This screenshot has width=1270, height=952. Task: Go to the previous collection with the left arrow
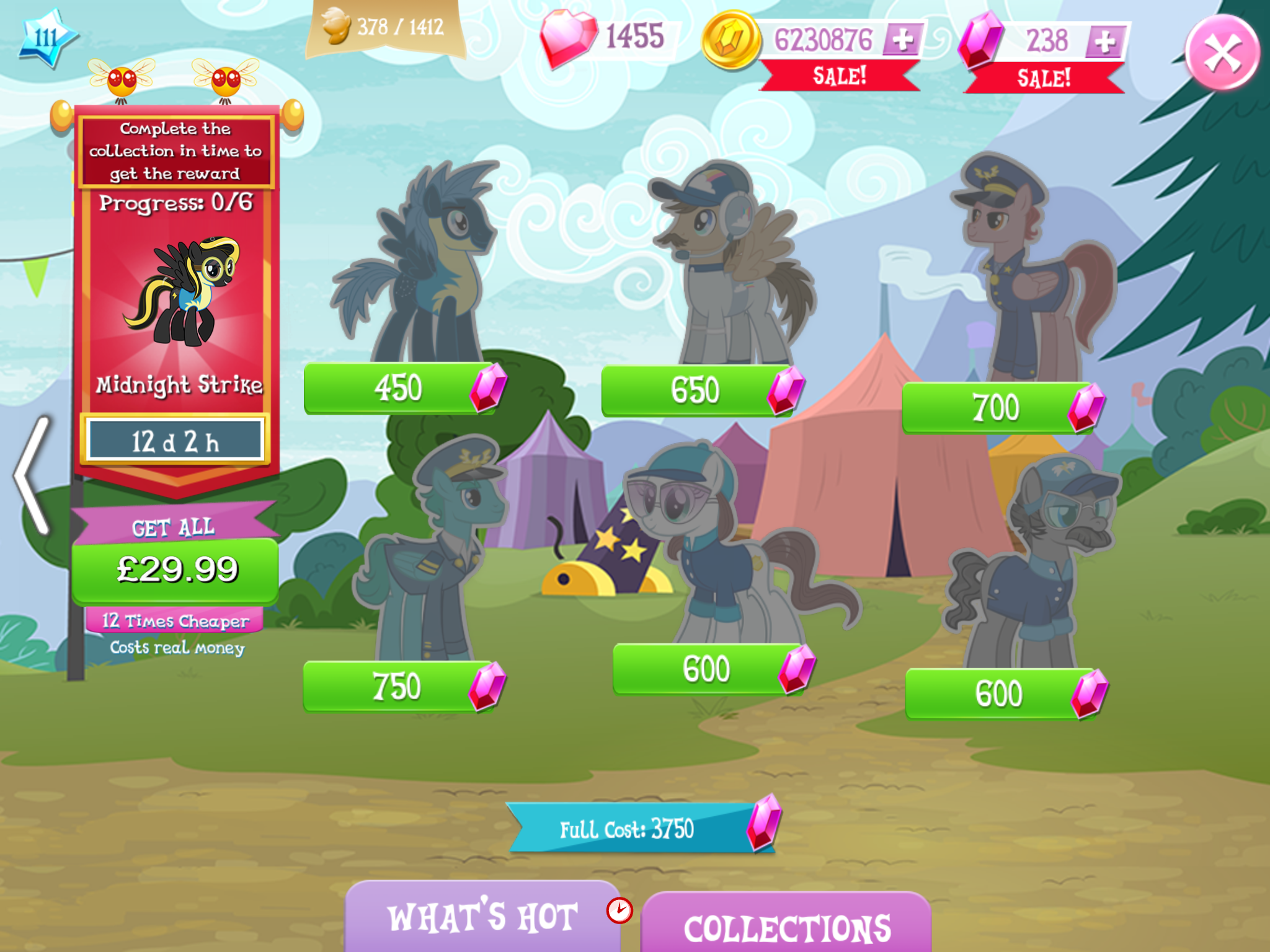tap(32, 475)
